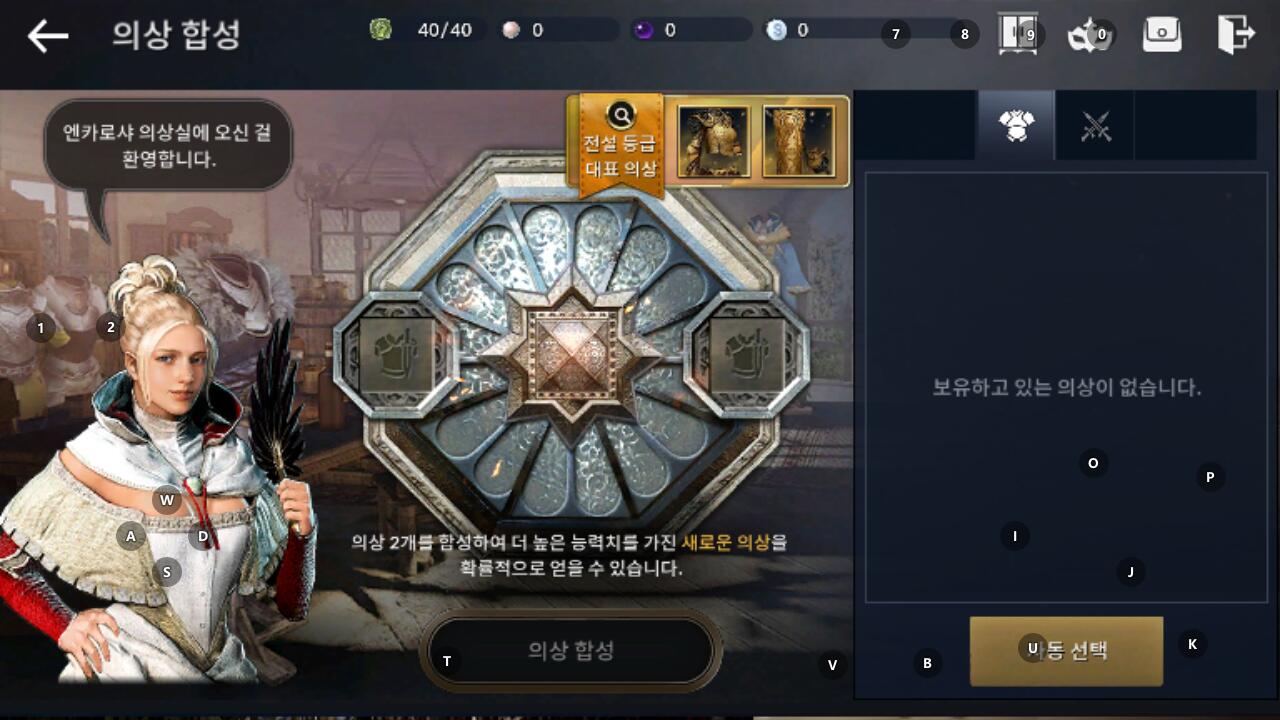Screen dimensions: 1280x720
Task: Choose the right costume synthesis slot
Action: tap(748, 355)
